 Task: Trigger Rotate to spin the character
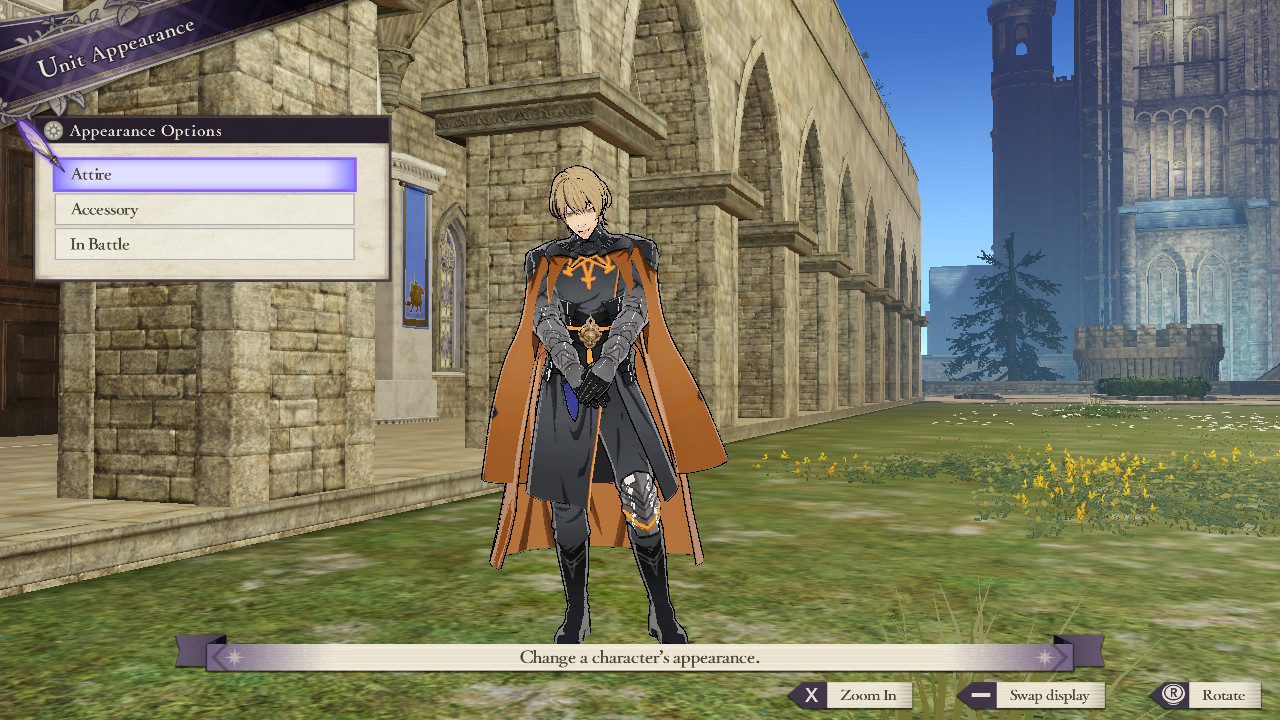[x=1224, y=694]
